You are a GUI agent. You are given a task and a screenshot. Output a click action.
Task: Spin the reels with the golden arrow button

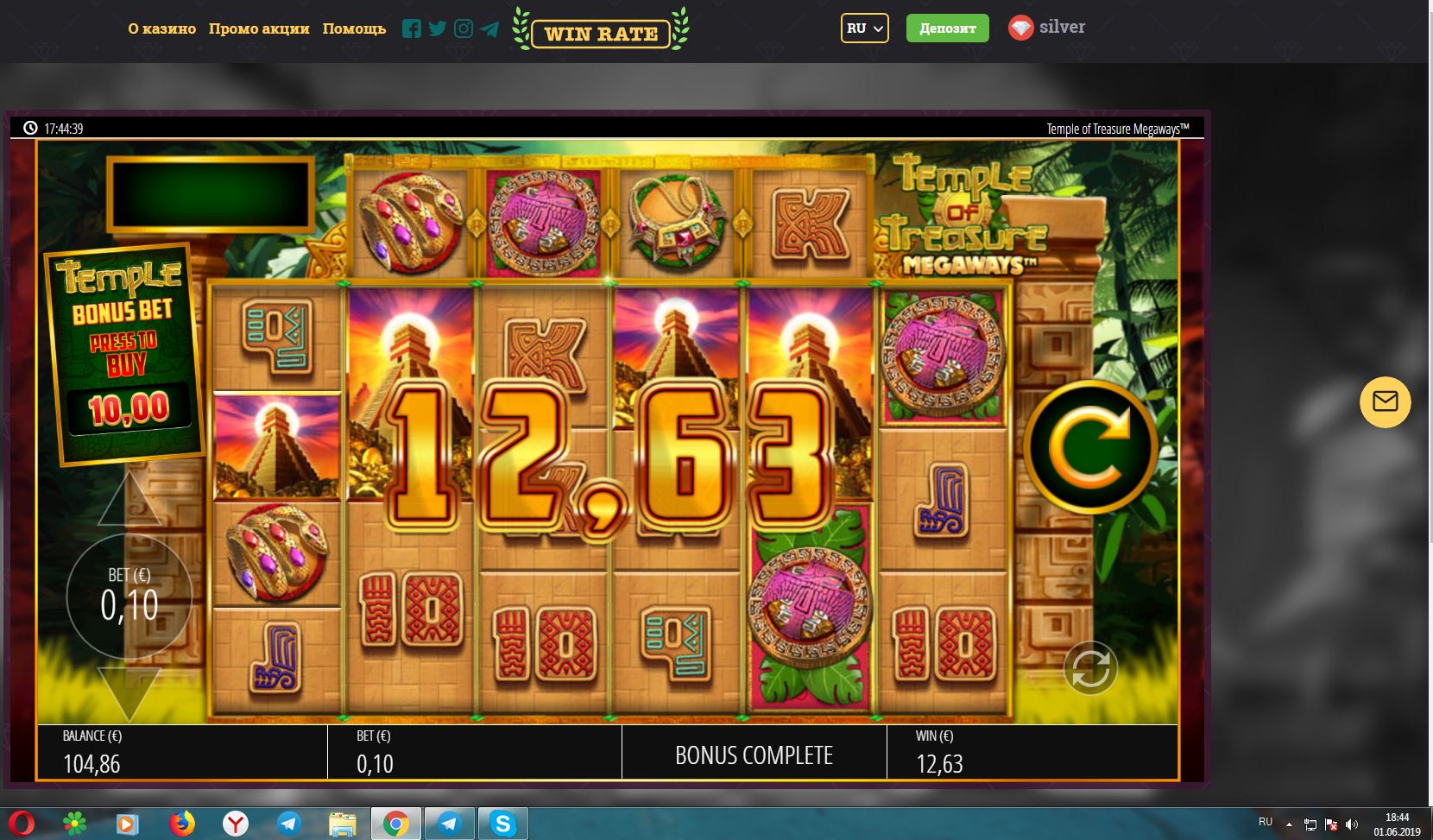[1090, 446]
